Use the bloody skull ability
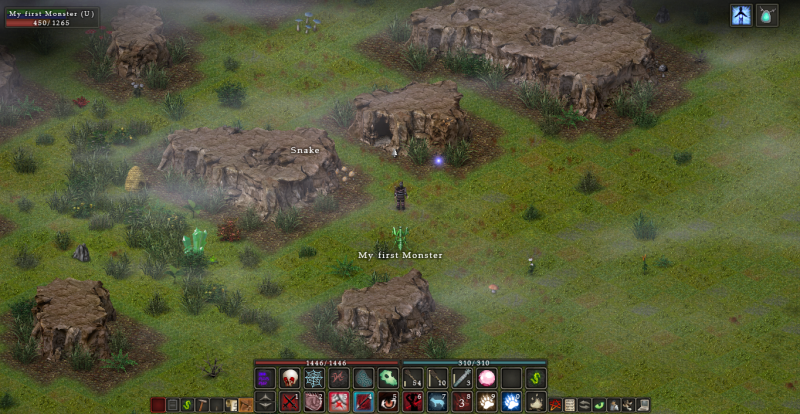The image size is (800, 414). (x=290, y=379)
